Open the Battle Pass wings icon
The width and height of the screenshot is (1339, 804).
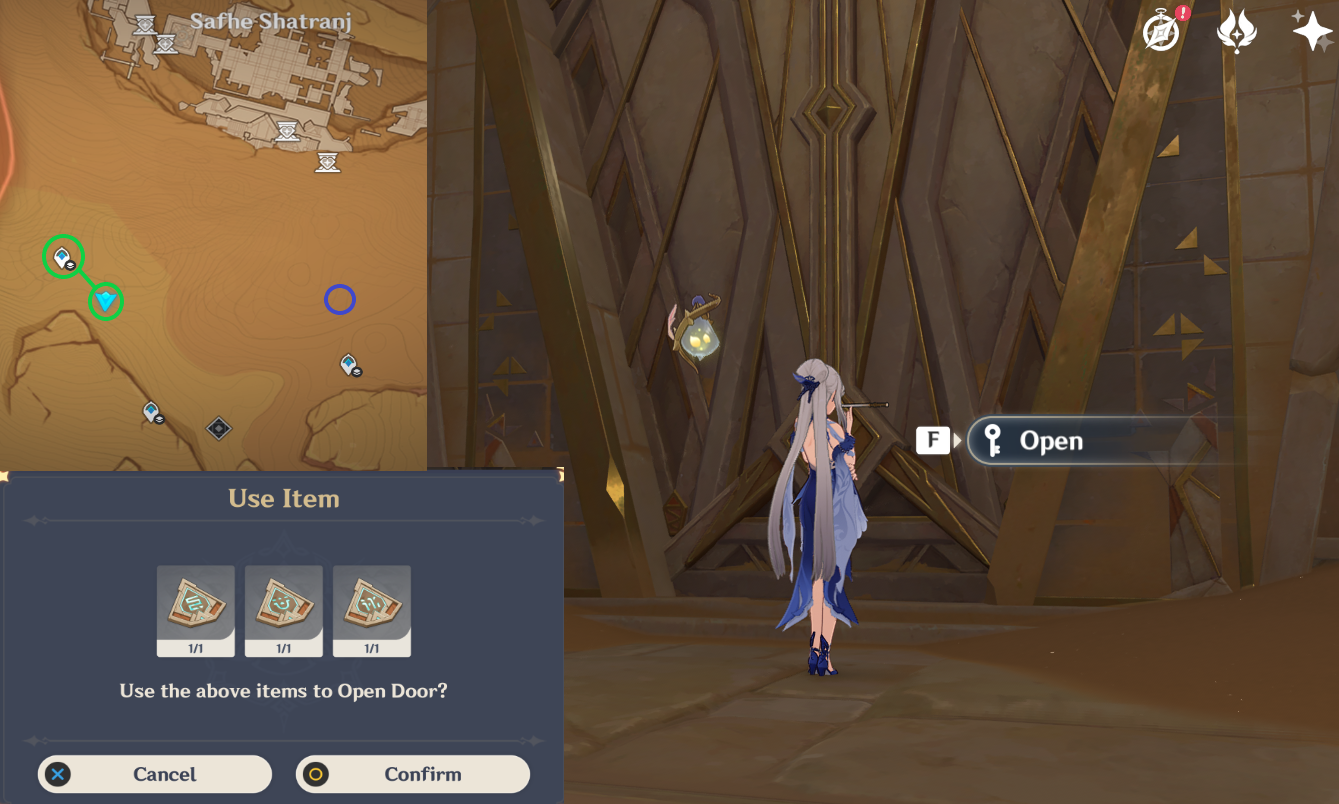1236,32
